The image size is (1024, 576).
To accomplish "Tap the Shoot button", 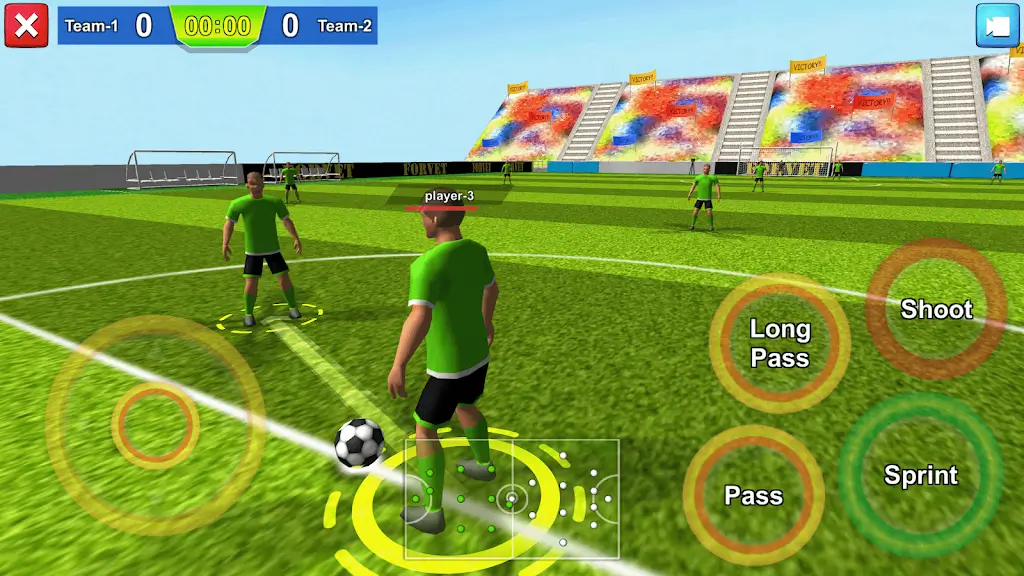I will pos(936,309).
